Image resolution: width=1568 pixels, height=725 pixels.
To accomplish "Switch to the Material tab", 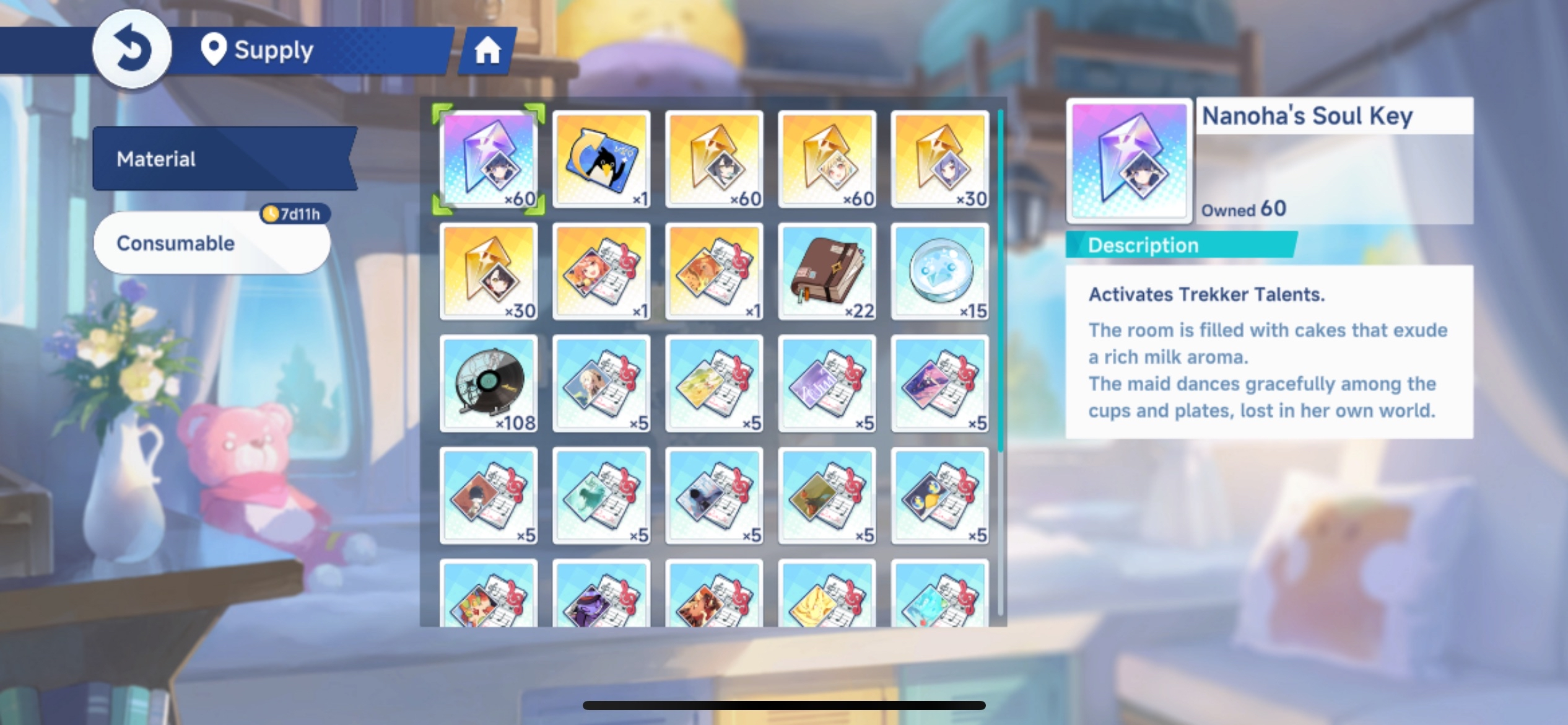I will (x=224, y=159).
